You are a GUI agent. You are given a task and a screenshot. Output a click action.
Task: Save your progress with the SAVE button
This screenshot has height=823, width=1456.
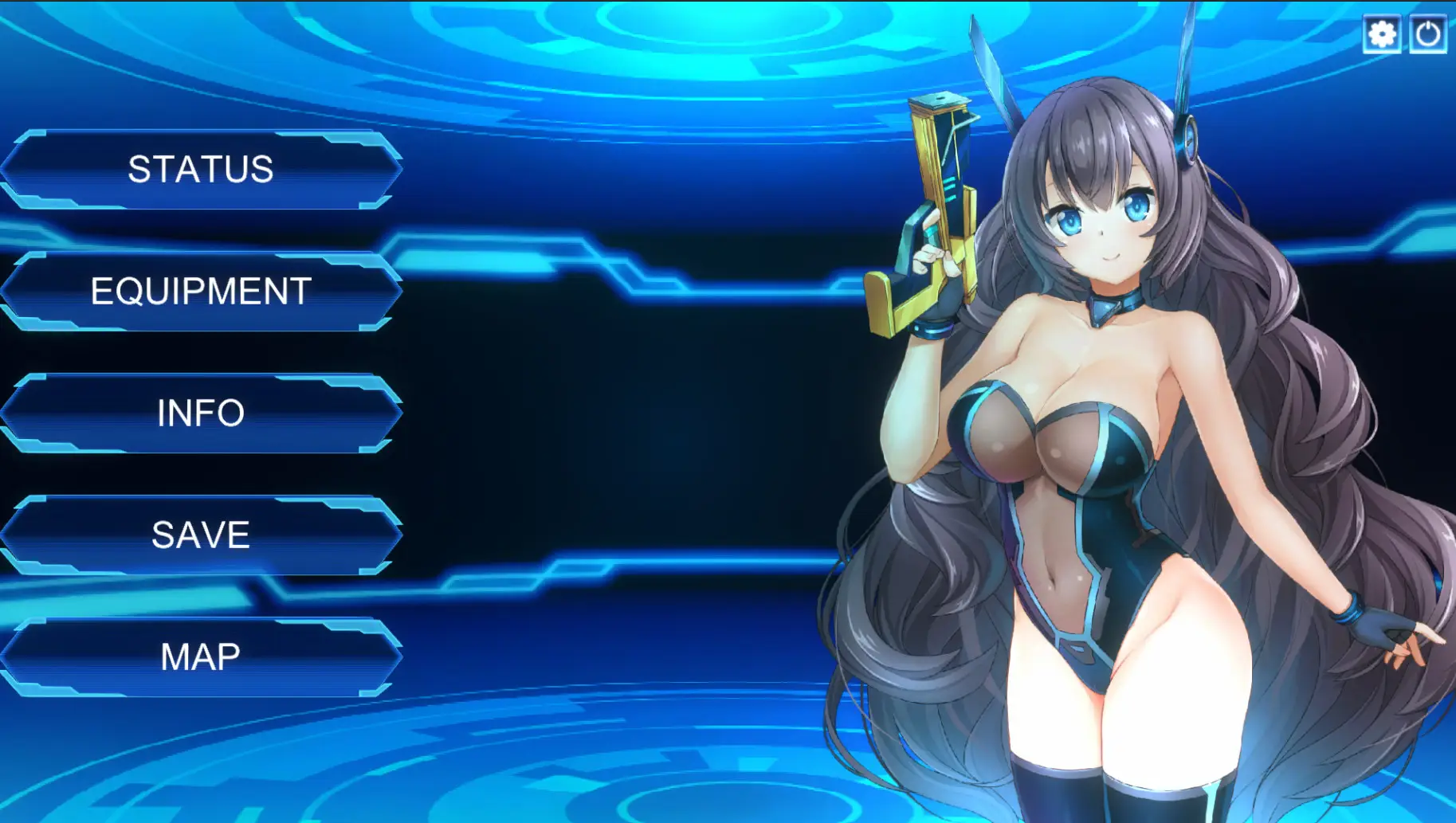pyautogui.click(x=199, y=535)
